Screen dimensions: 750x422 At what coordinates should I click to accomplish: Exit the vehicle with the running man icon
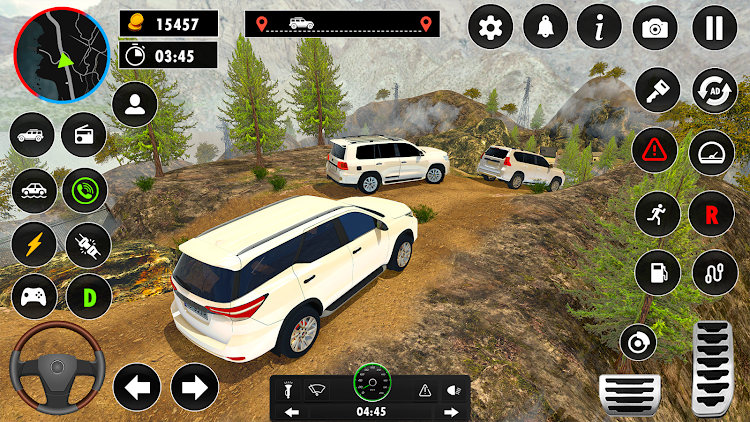click(x=657, y=212)
